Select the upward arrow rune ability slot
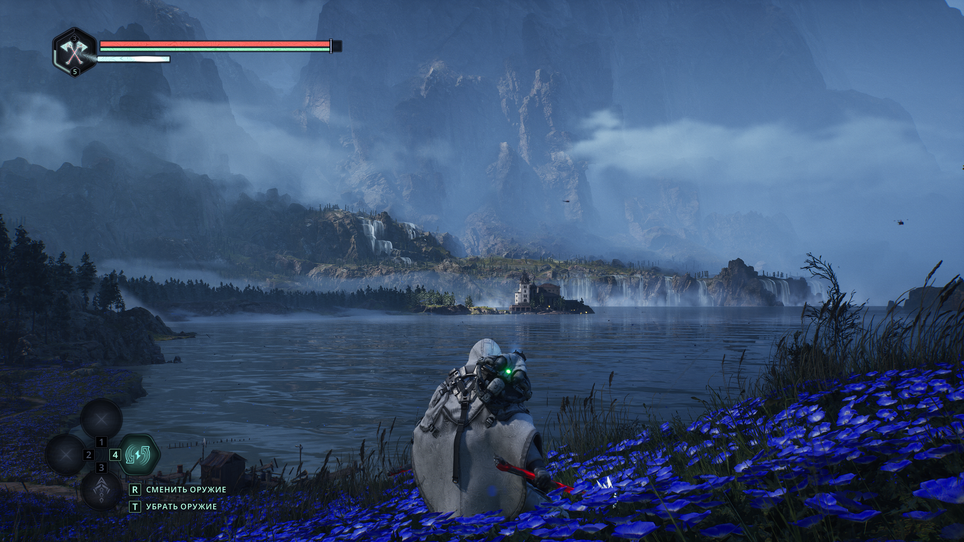 tap(101, 489)
